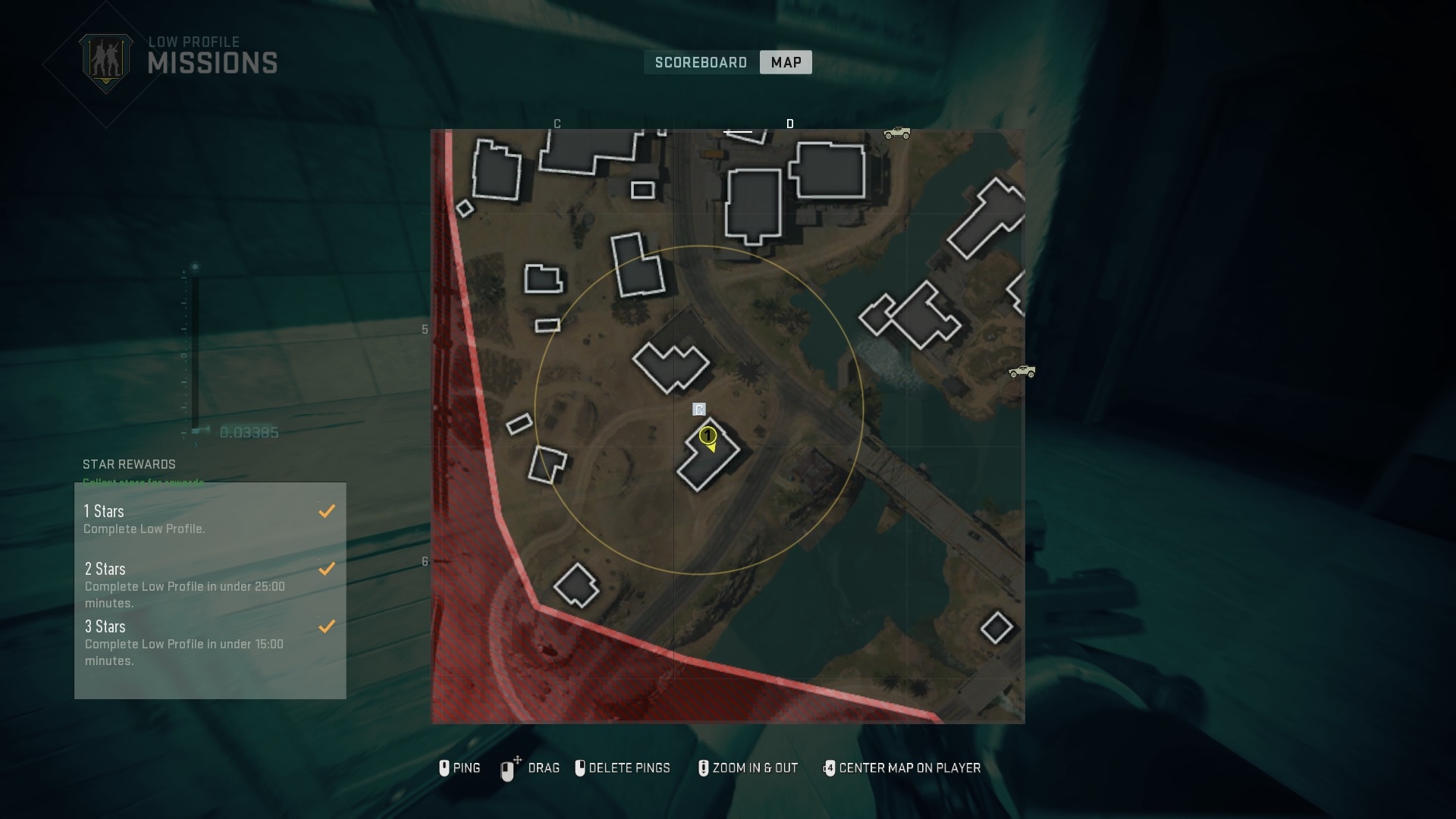Screen dimensions: 1456x819
Task: Click the Low Profile Missions faction emblem
Action: 107,59
